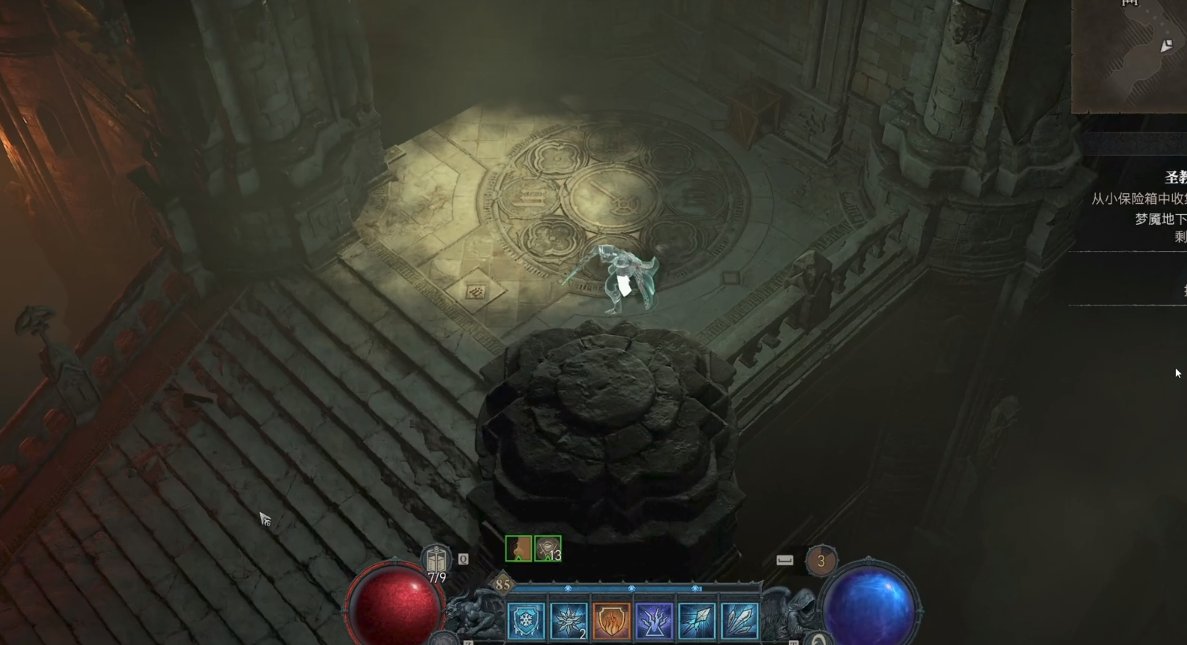Image resolution: width=1187 pixels, height=645 pixels.
Task: Use the purple lightning skill
Action: pos(654,621)
